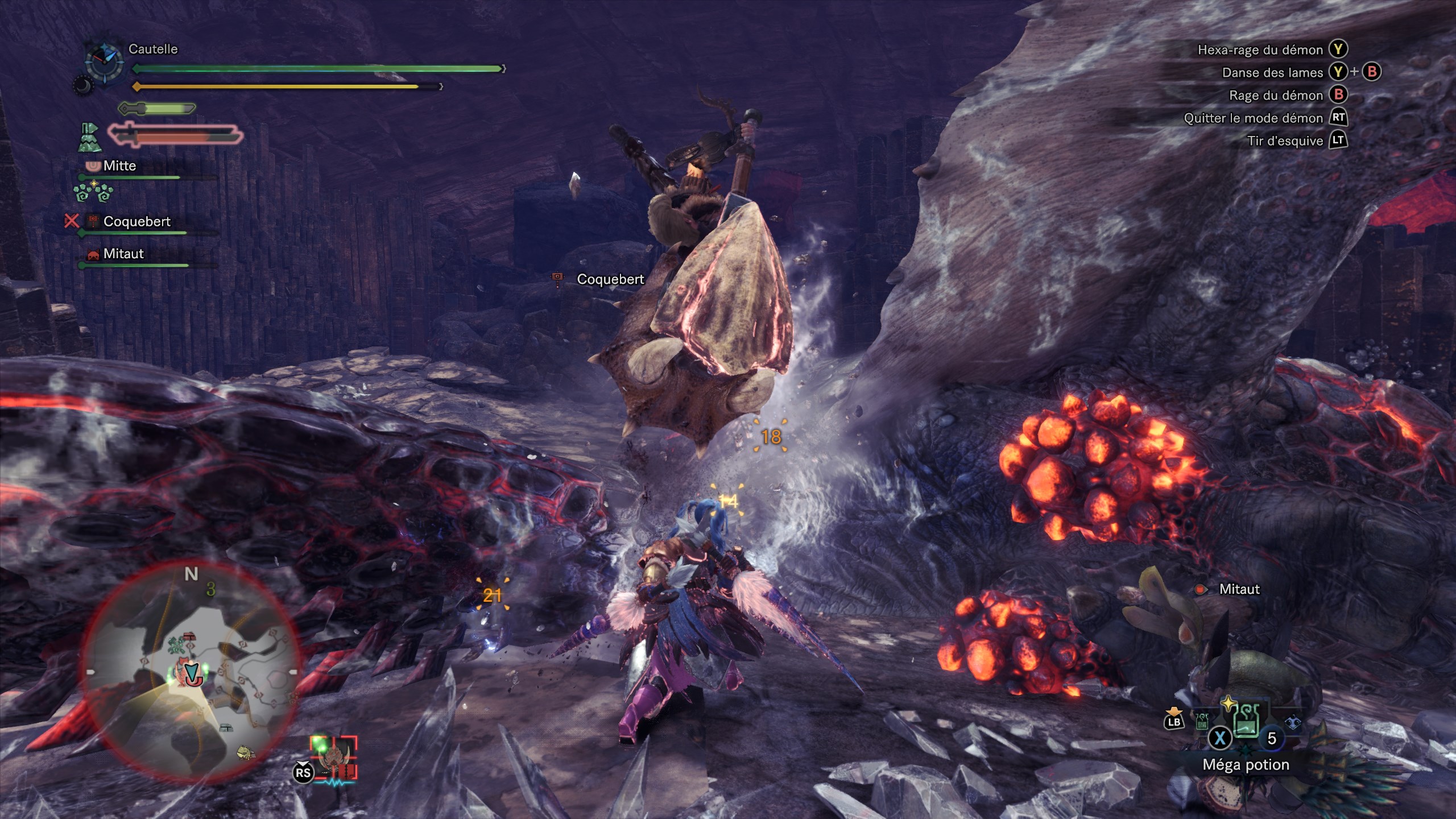Screen dimensions: 1456x819
Task: Select Coquebert in the party list
Action: click(x=136, y=222)
